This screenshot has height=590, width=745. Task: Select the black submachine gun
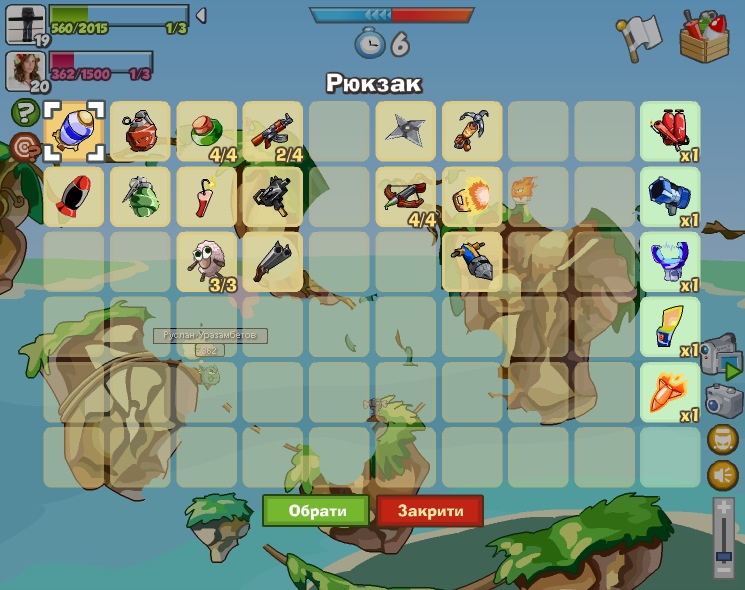coord(273,196)
